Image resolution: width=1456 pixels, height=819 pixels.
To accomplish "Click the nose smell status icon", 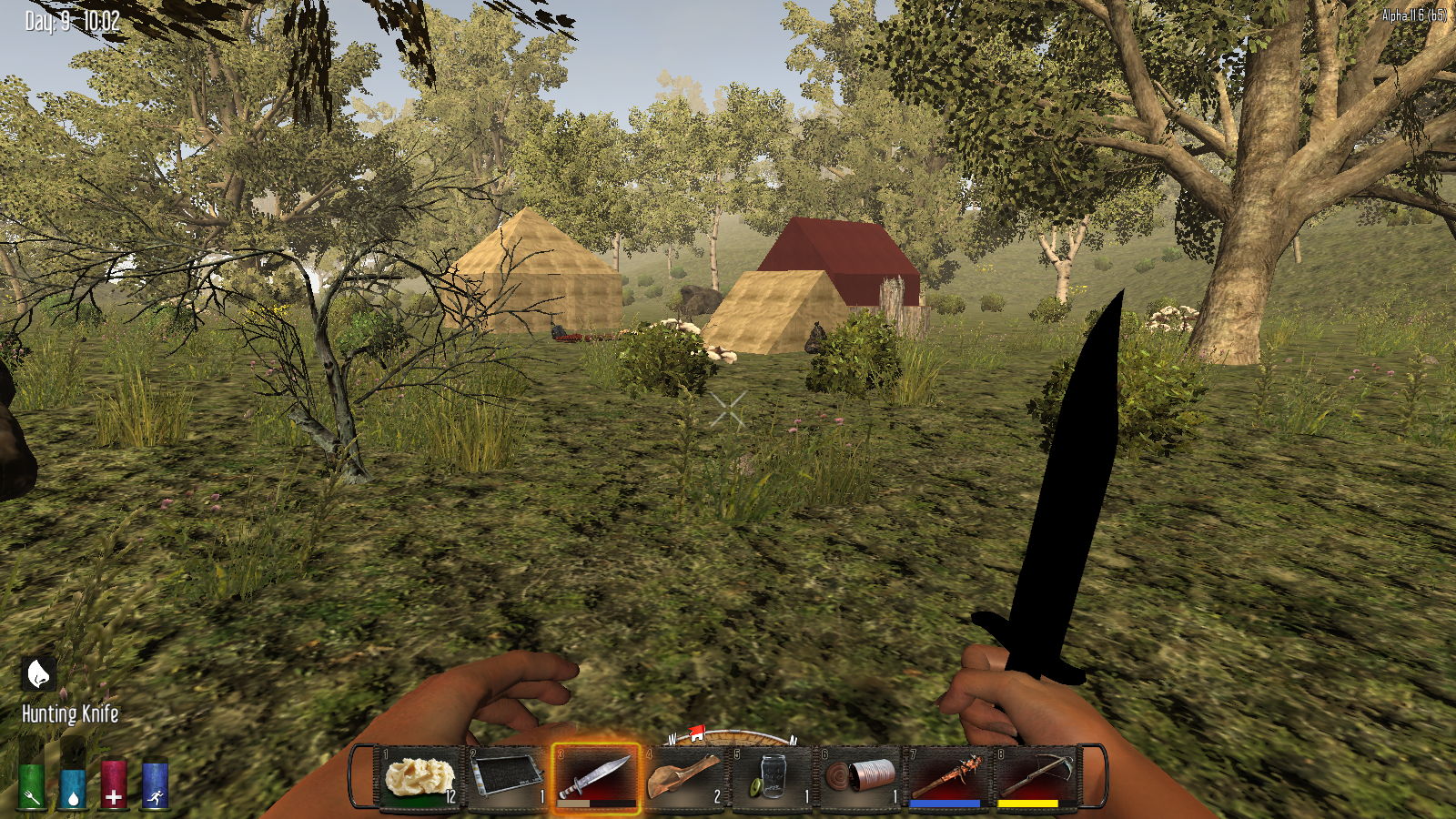I will click(x=38, y=674).
